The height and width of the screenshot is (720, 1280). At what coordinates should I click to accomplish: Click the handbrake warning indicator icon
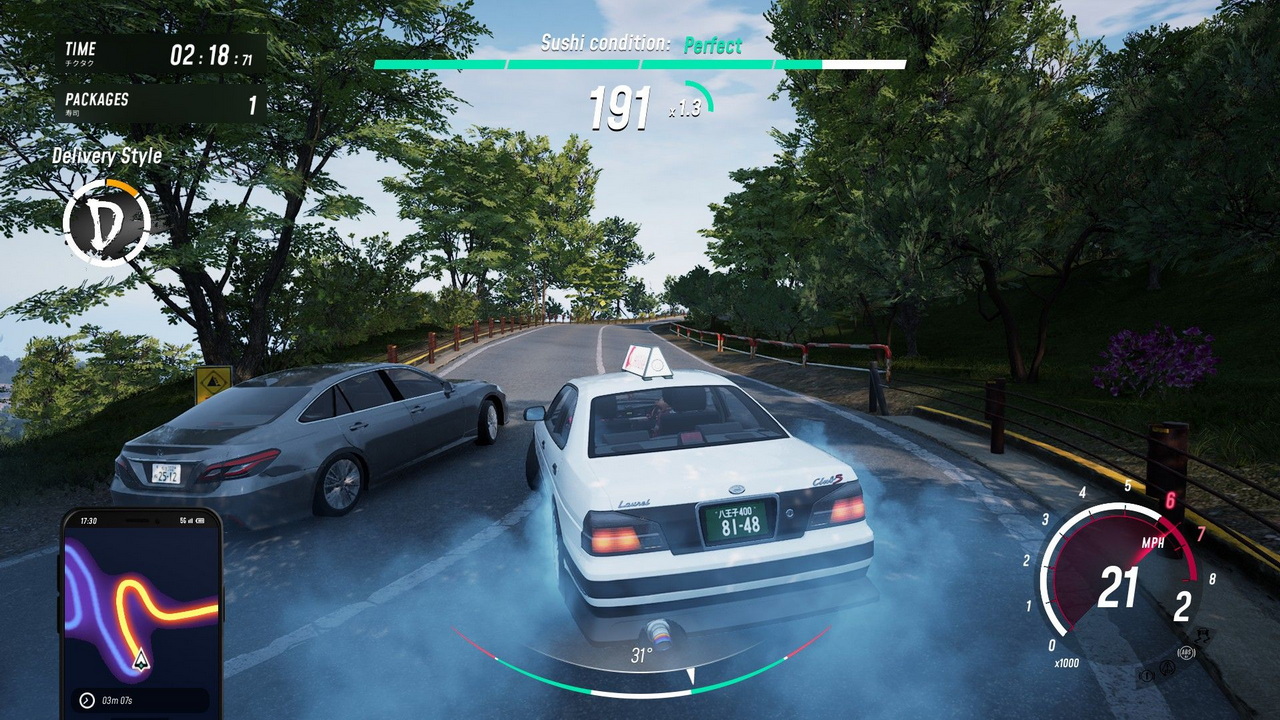click(x=1146, y=675)
